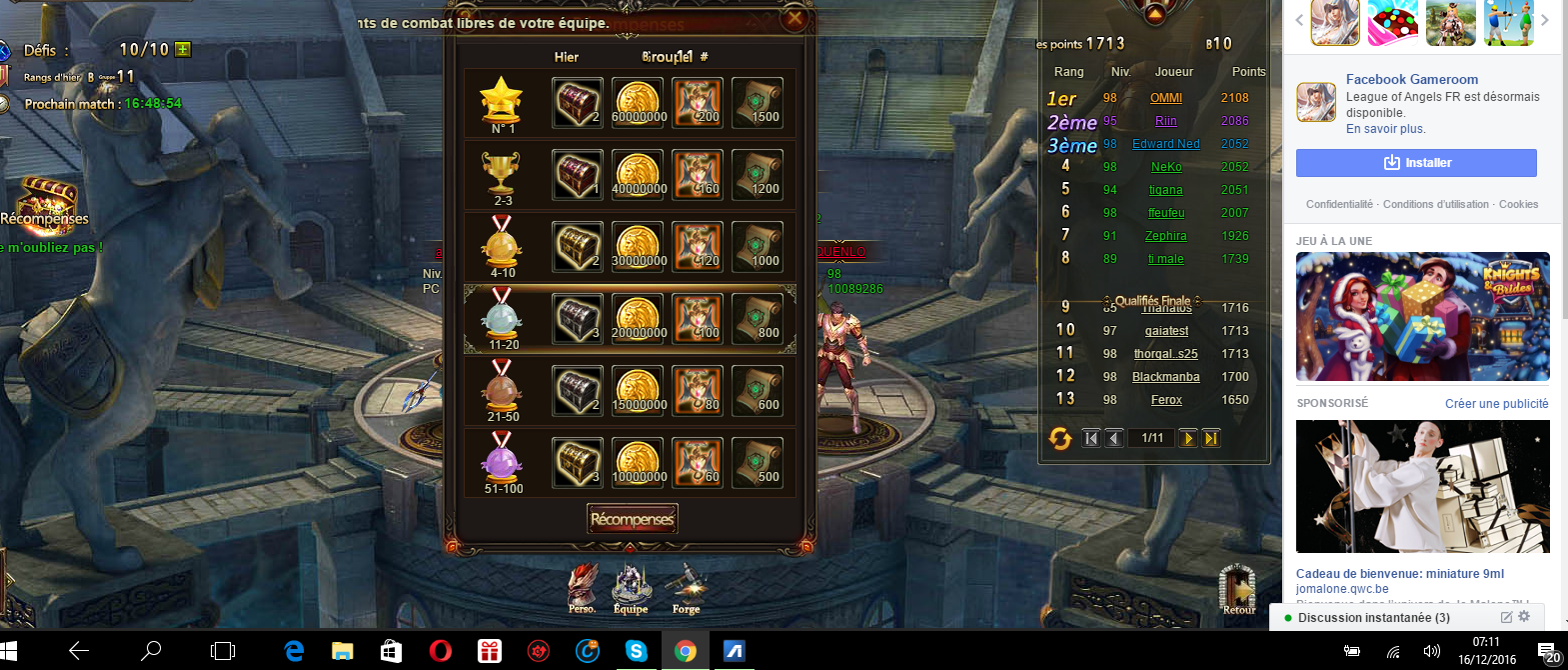
Task: Select player Blackmanba in ranking
Action: 1166,377
